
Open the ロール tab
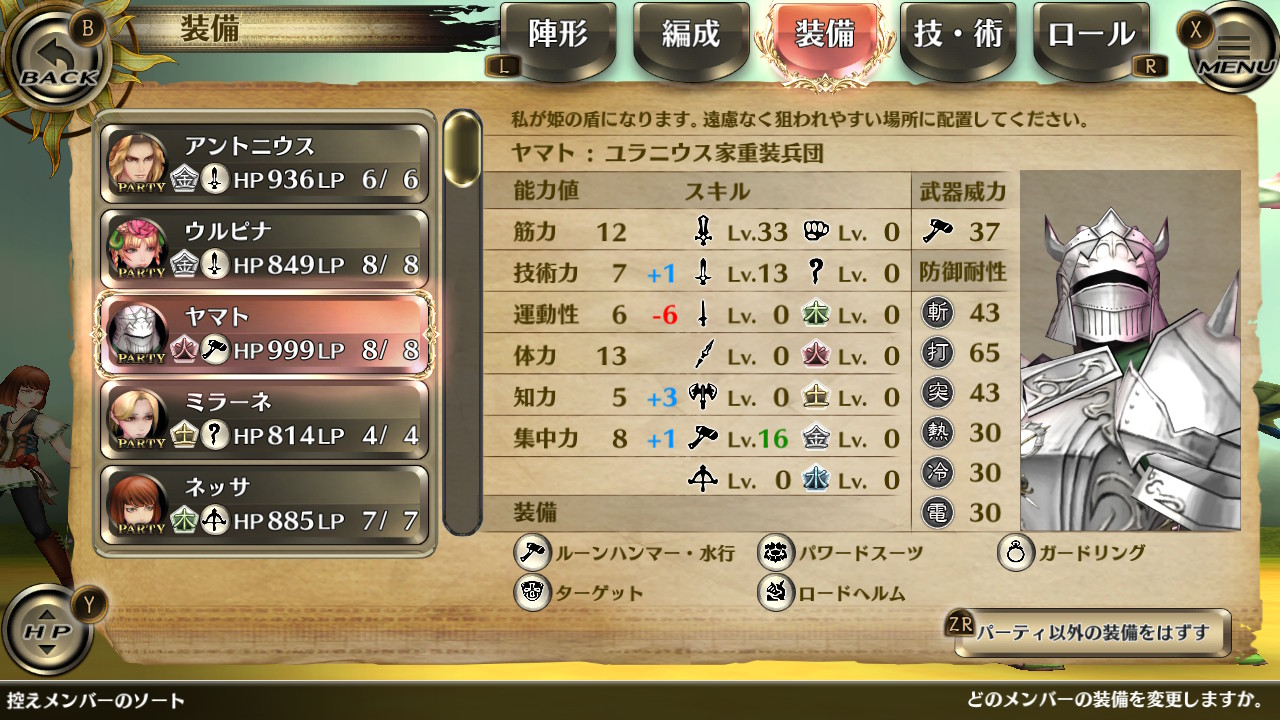coord(1091,37)
